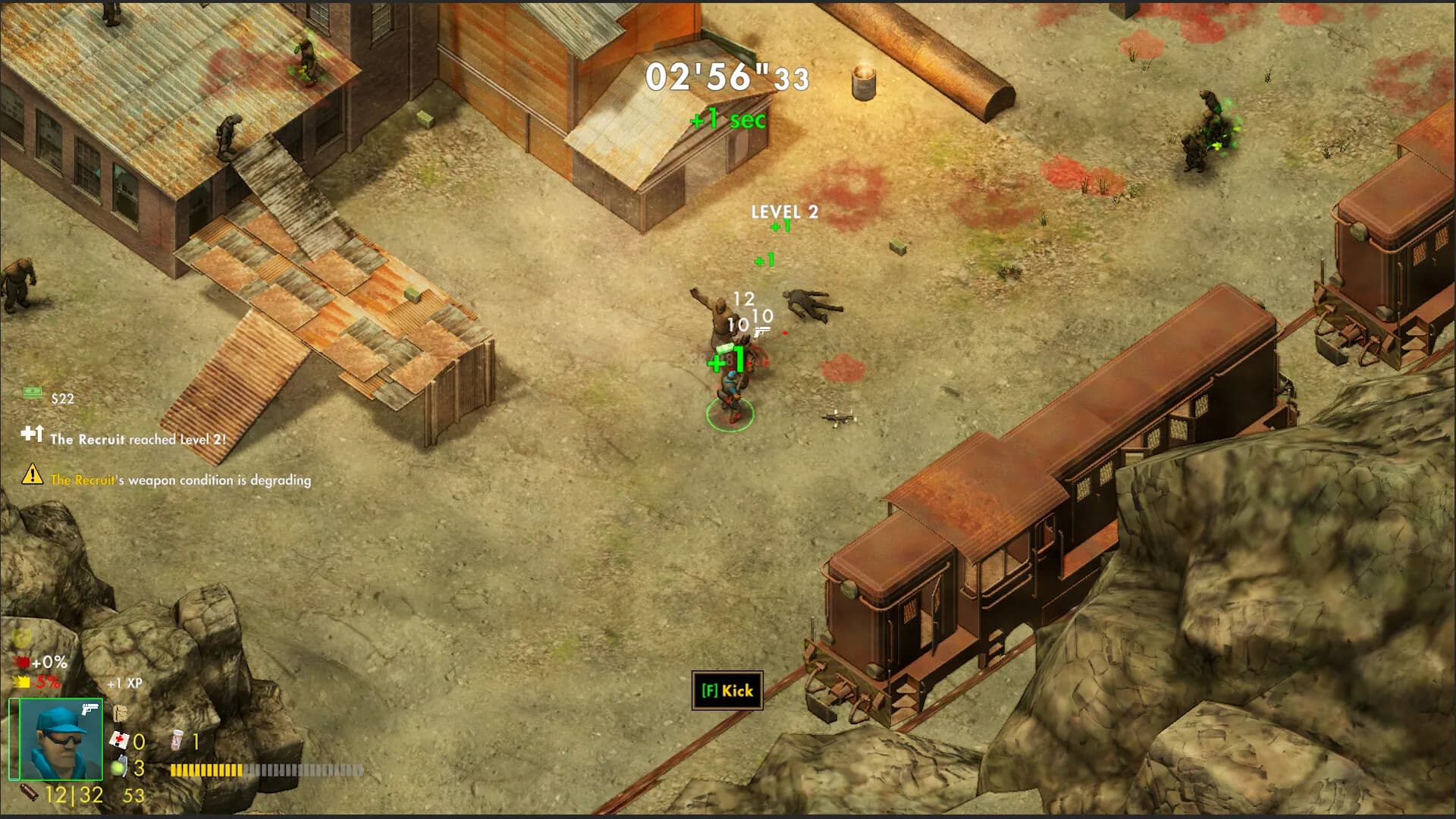1456x819 pixels.
Task: Click the level-up arrows icon by the Recruit message
Action: (x=33, y=434)
